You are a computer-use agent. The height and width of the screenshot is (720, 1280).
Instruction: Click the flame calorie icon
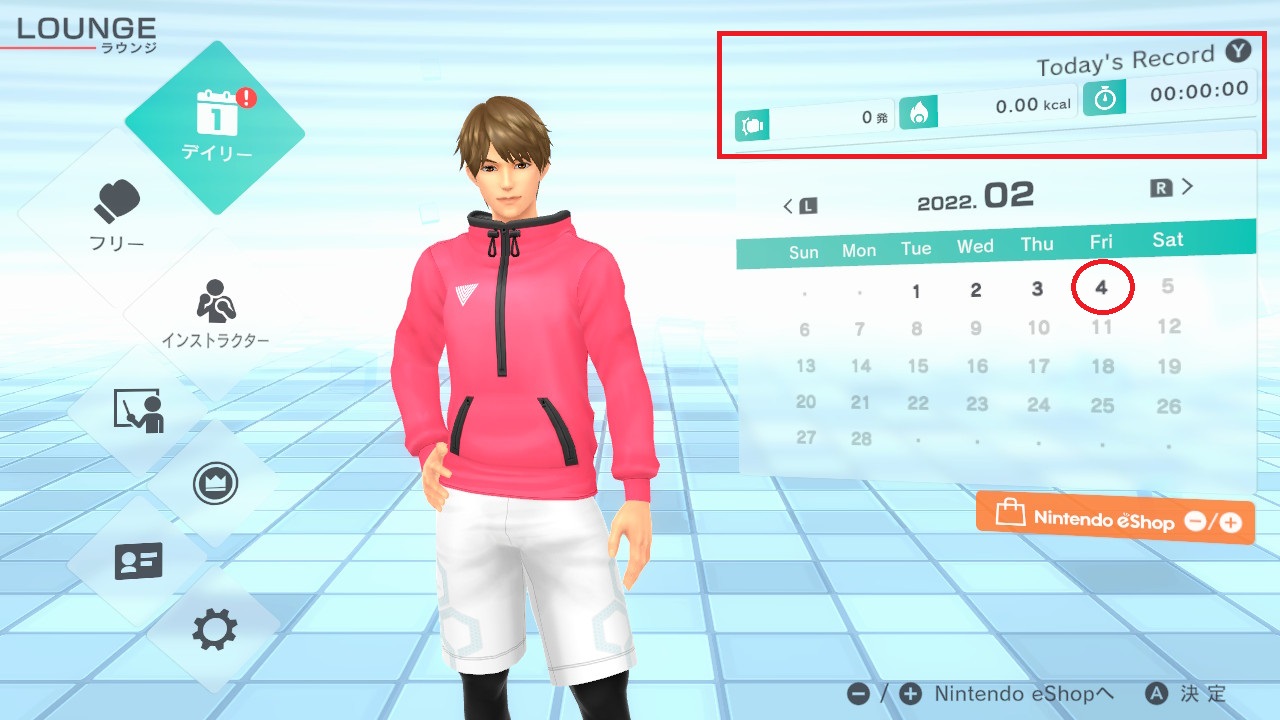point(919,112)
